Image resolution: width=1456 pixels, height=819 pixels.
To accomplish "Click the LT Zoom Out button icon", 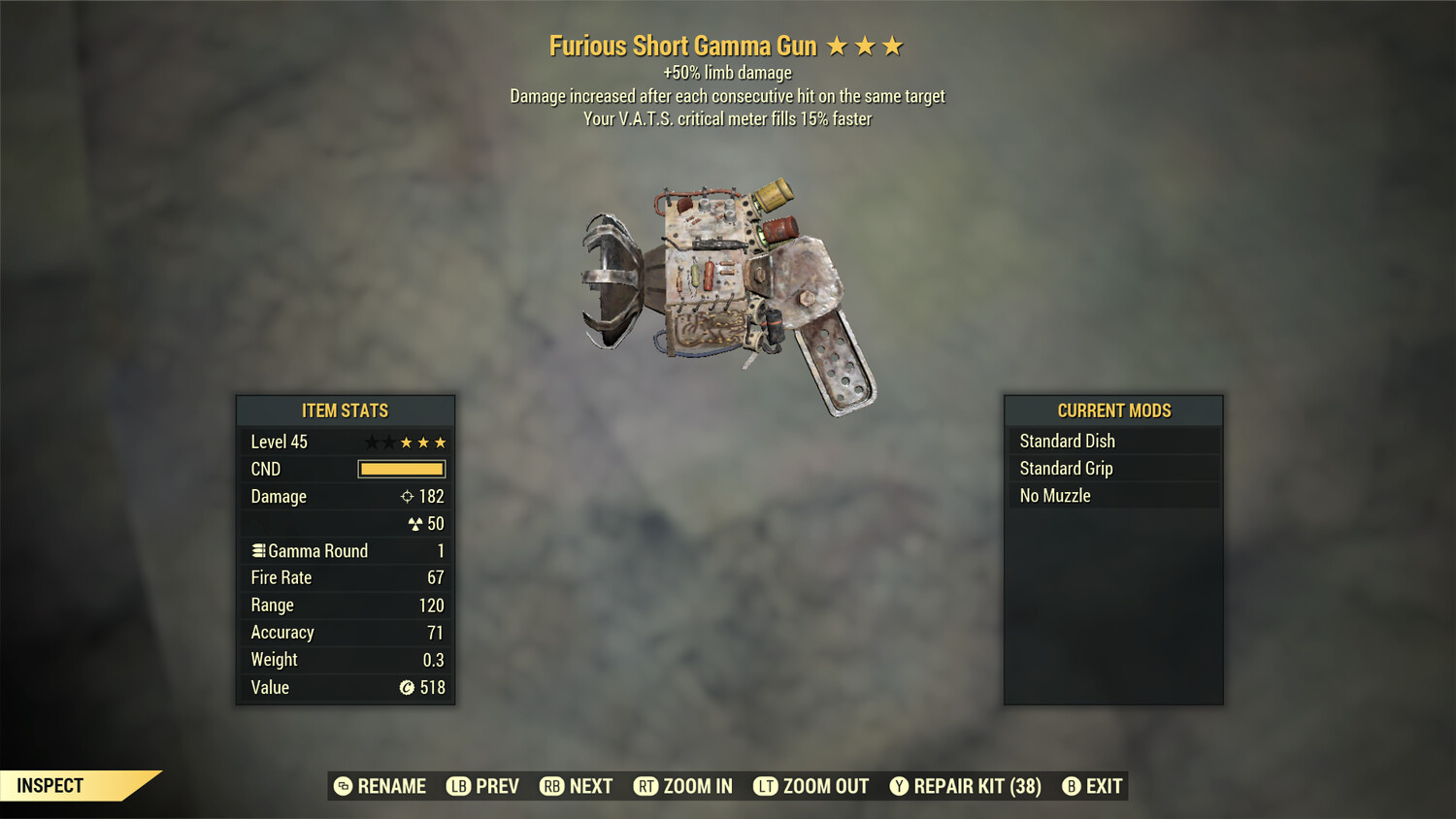I will (x=767, y=786).
